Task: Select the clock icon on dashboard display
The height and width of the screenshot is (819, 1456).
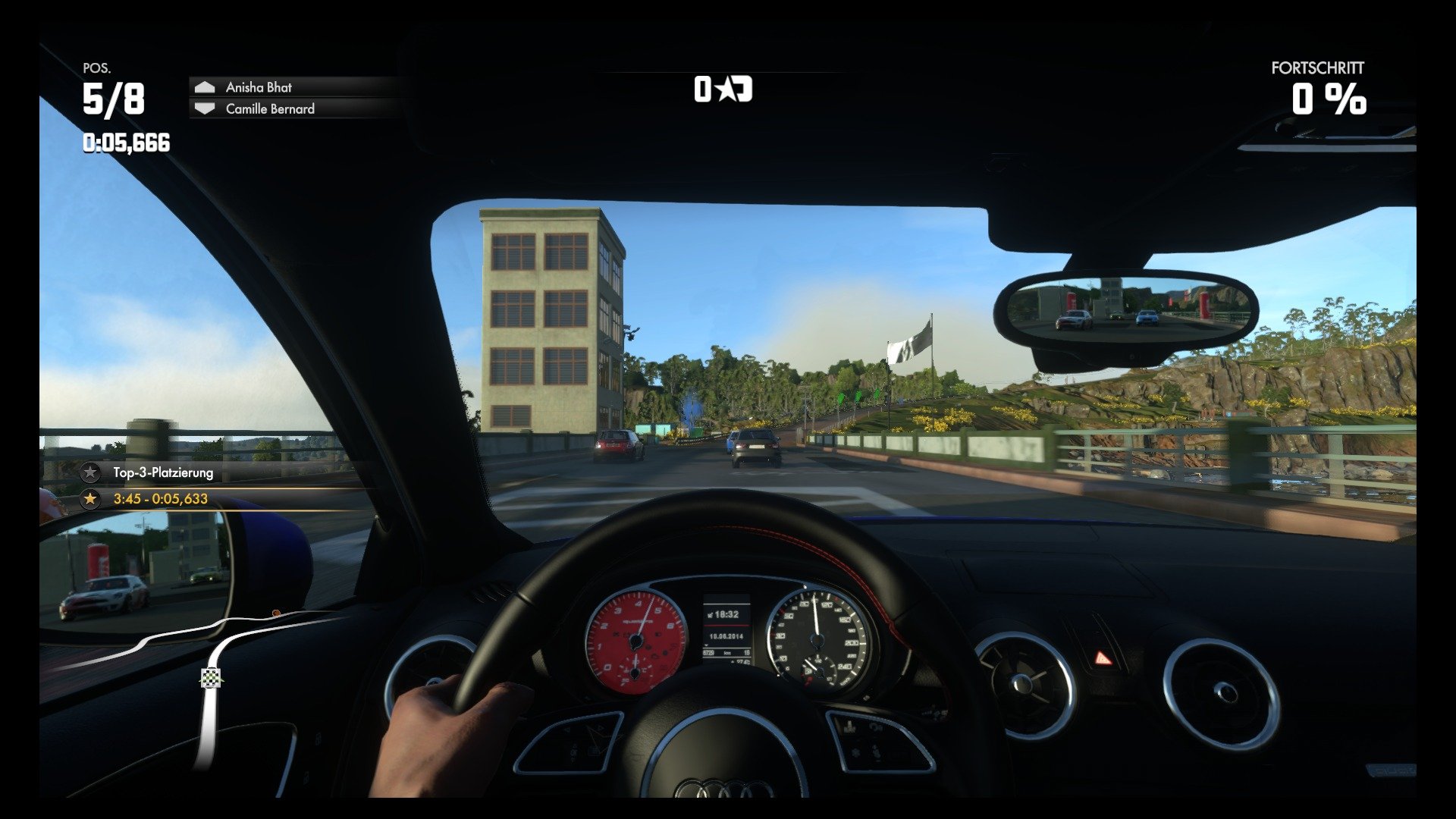Action: (x=711, y=614)
